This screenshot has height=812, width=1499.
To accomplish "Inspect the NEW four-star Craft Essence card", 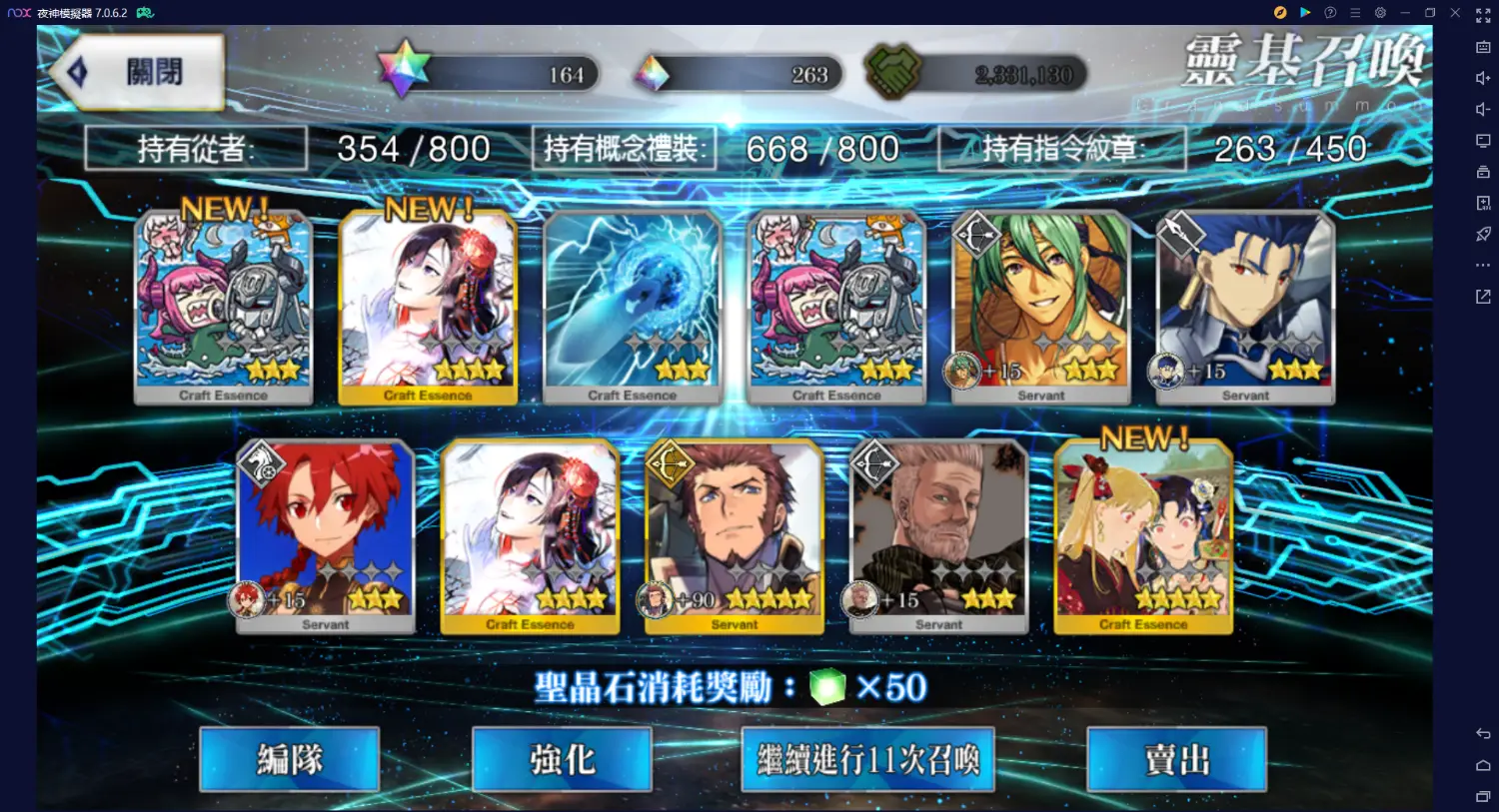I will point(428,306).
